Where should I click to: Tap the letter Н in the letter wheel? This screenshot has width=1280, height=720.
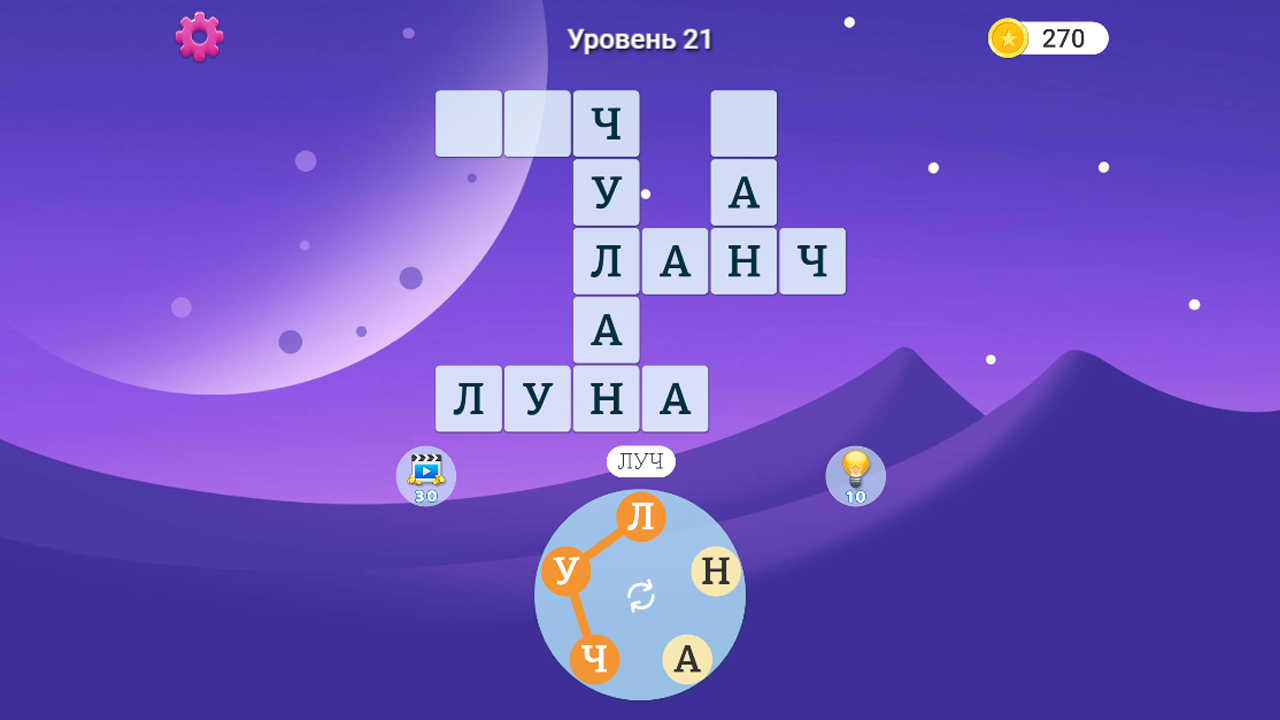(714, 572)
